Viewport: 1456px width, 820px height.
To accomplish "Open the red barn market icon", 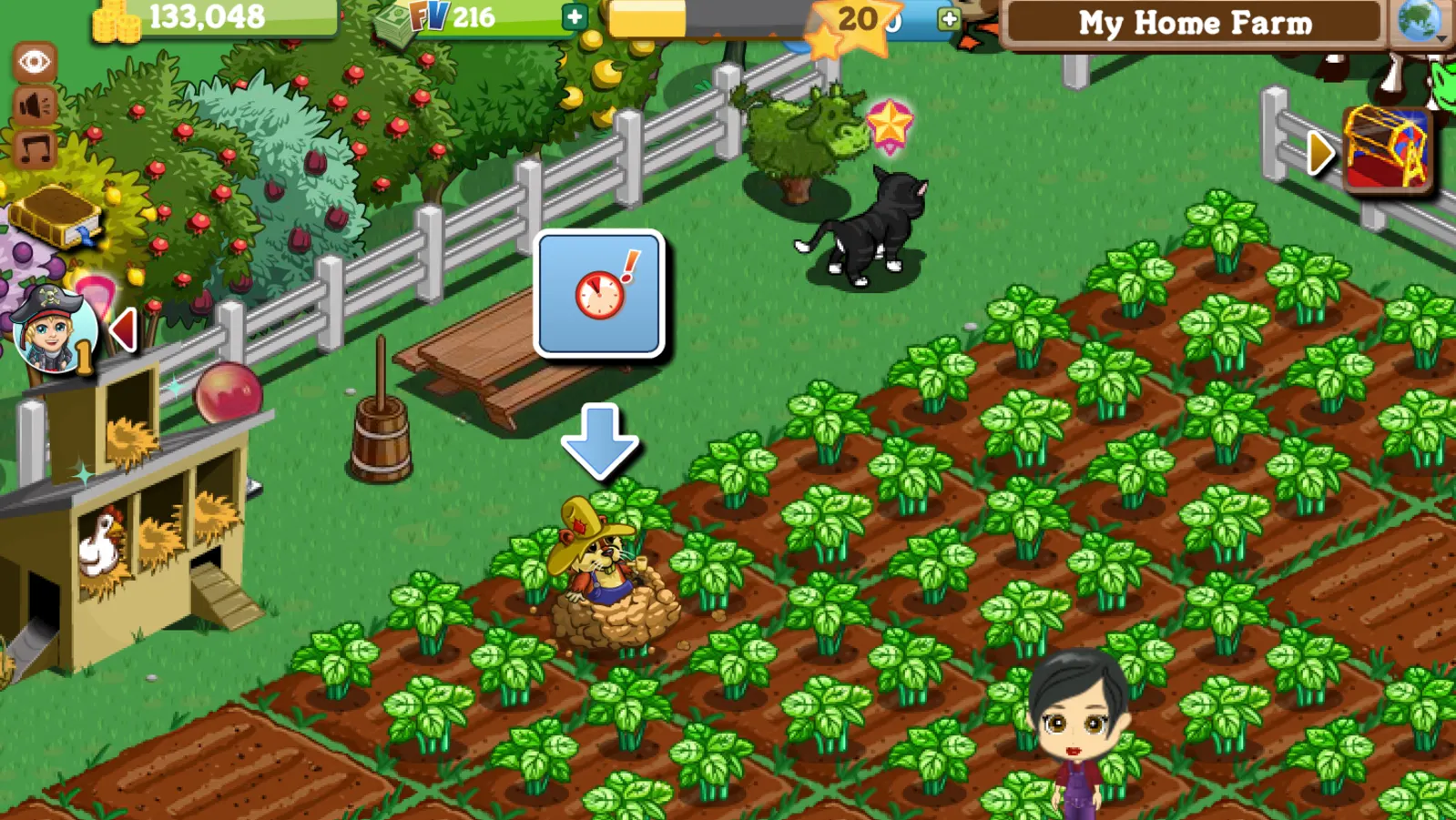I will [x=1386, y=148].
